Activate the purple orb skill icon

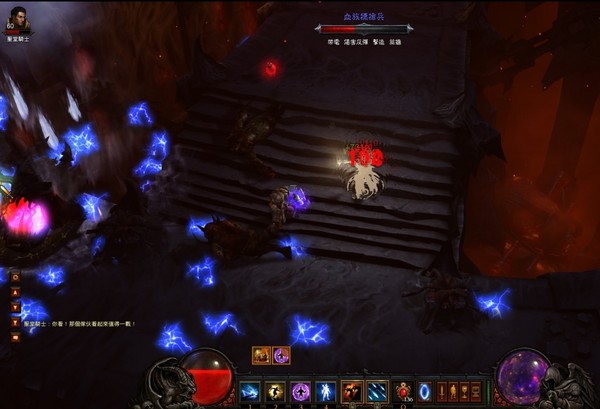(299, 391)
